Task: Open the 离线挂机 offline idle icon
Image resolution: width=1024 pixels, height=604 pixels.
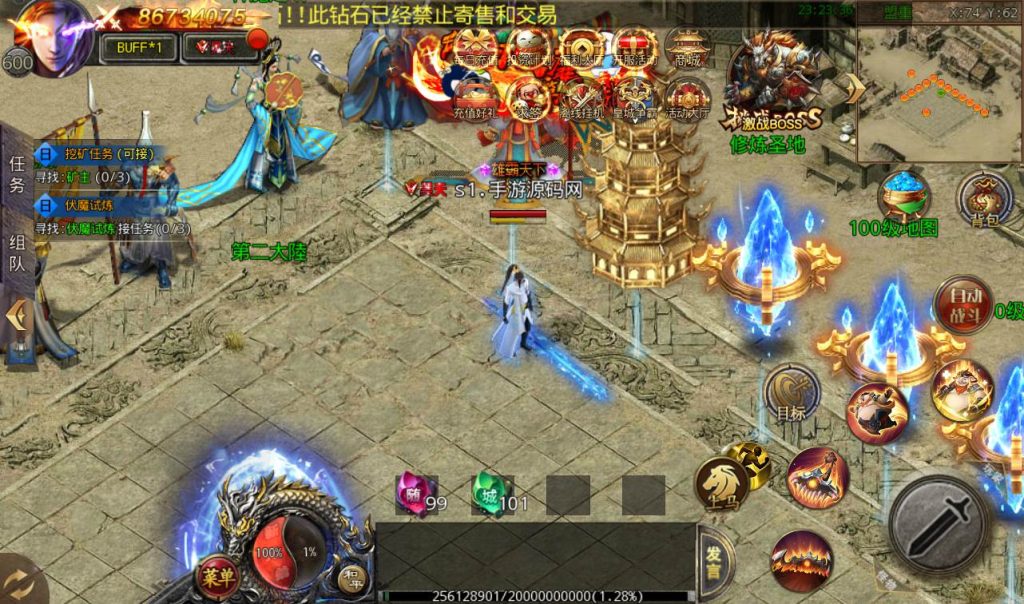Action: pos(581,100)
